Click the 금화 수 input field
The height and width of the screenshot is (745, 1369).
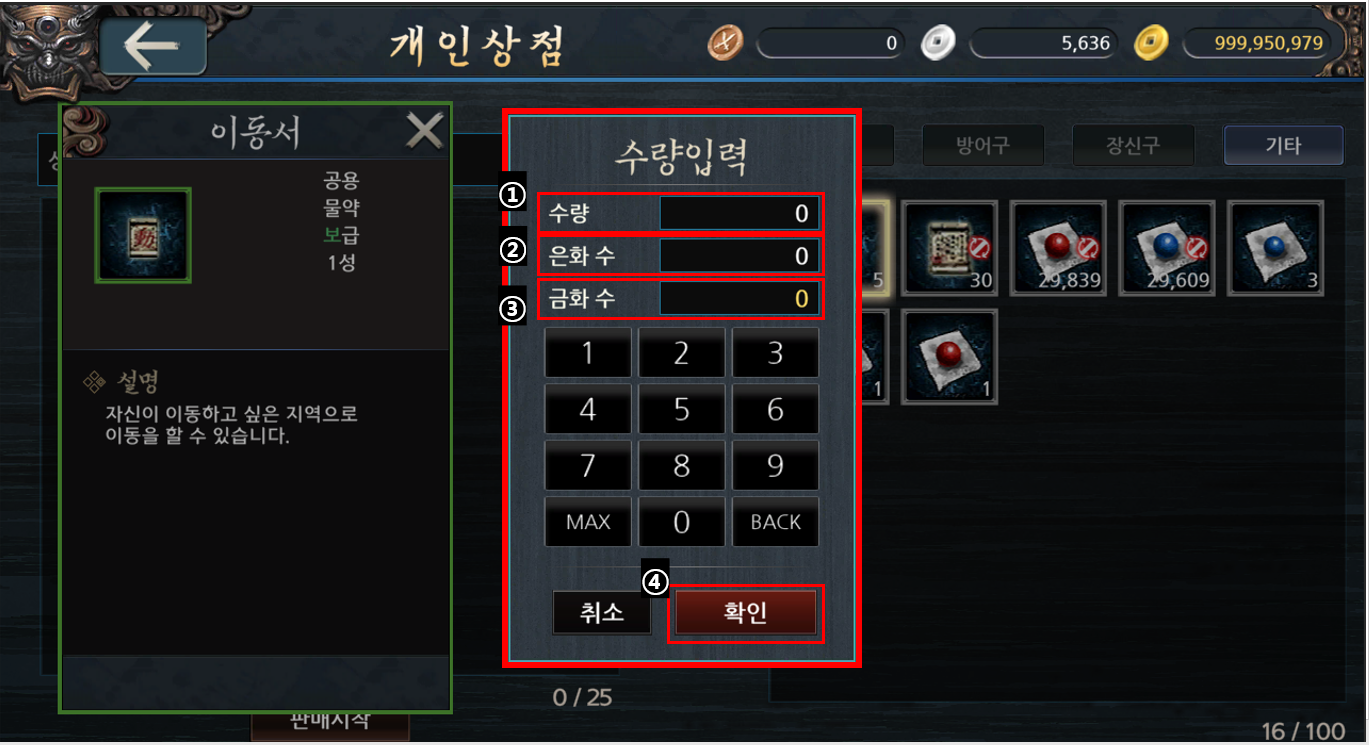740,298
